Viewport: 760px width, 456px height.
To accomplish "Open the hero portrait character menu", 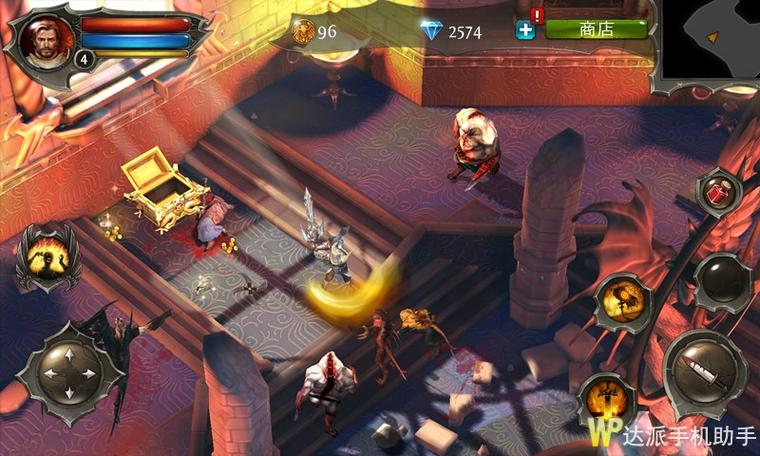I will pos(44,40).
